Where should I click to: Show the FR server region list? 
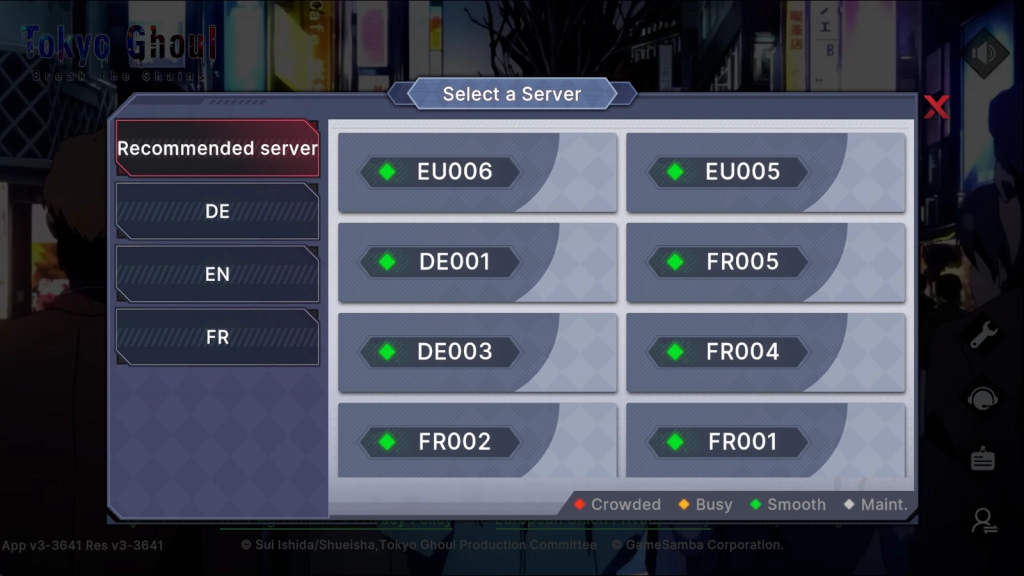pos(217,337)
